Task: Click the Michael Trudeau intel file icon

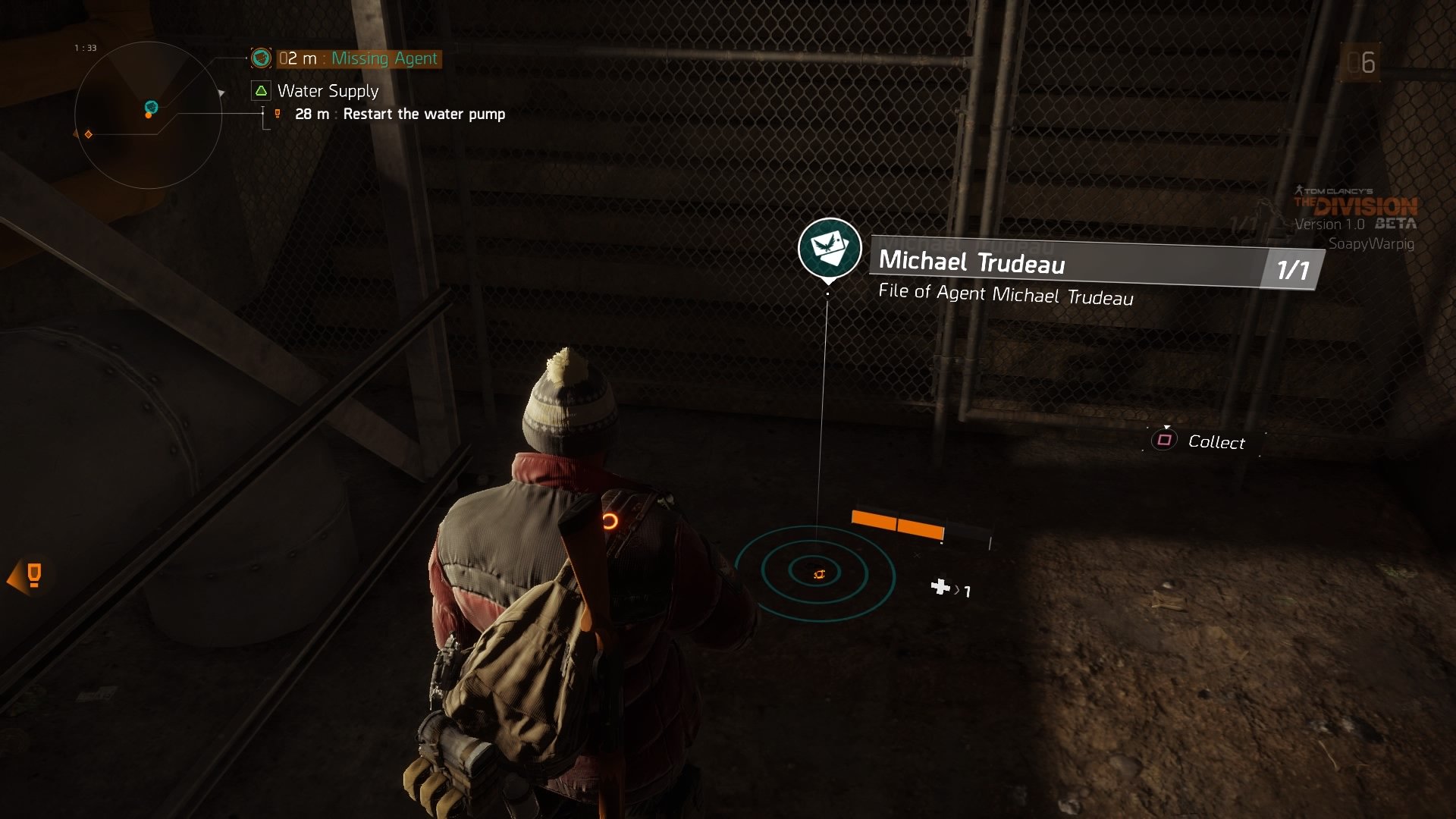Action: click(x=829, y=248)
